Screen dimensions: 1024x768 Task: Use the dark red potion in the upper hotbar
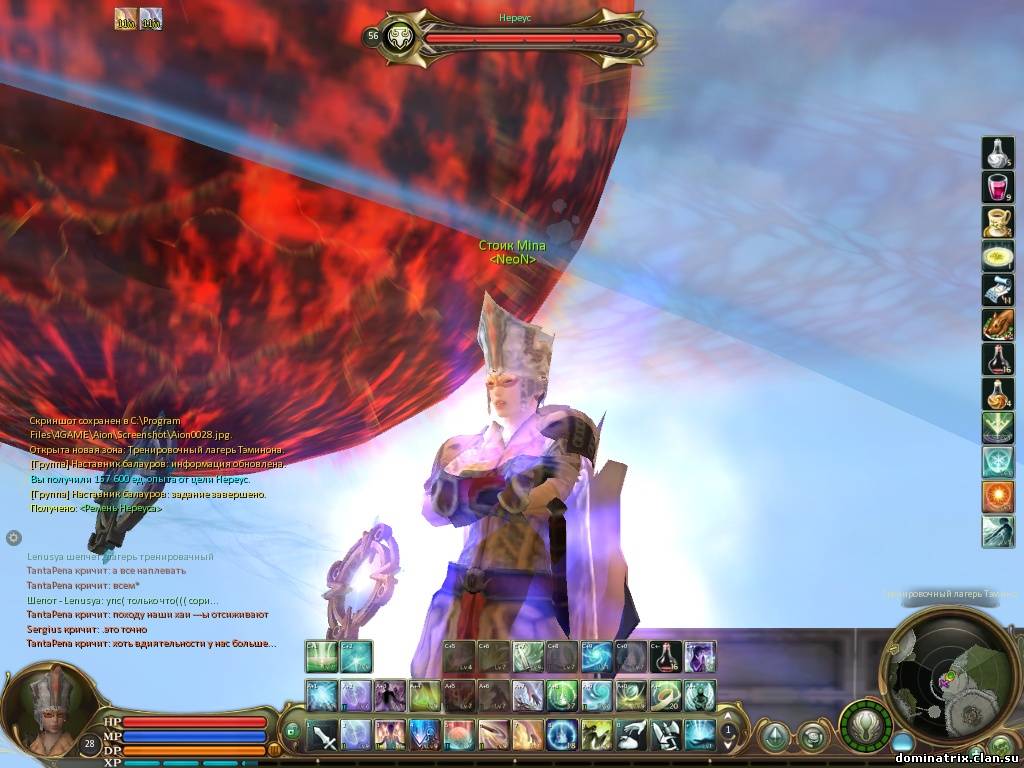pos(666,657)
